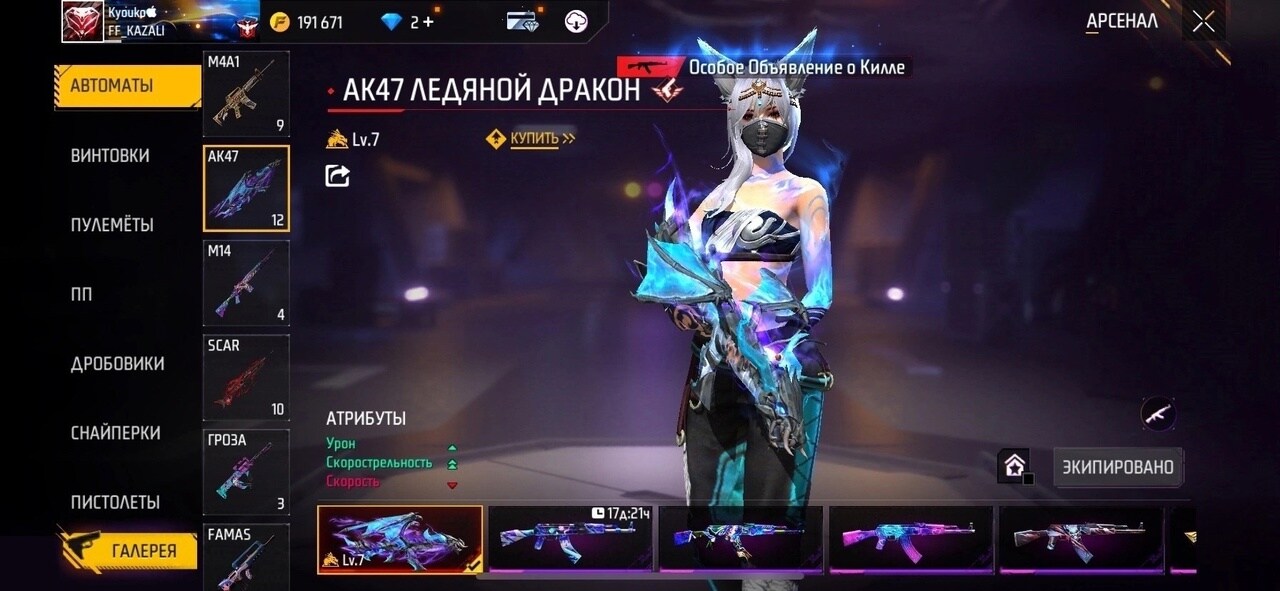Select the AK47 weapon tile
The width and height of the screenshot is (1280, 591).
coord(246,188)
